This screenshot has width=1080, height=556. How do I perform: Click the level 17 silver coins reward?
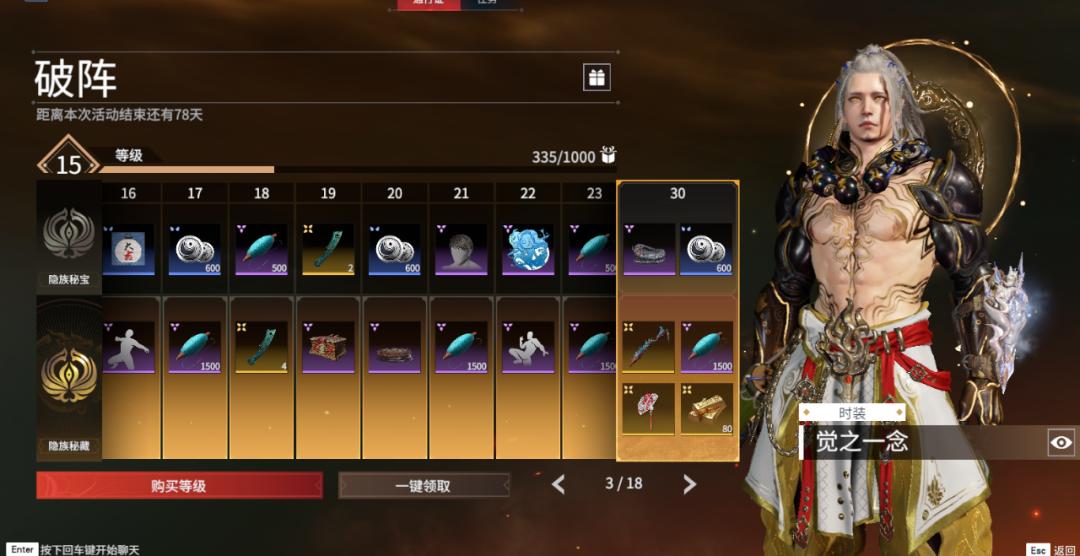(x=195, y=249)
